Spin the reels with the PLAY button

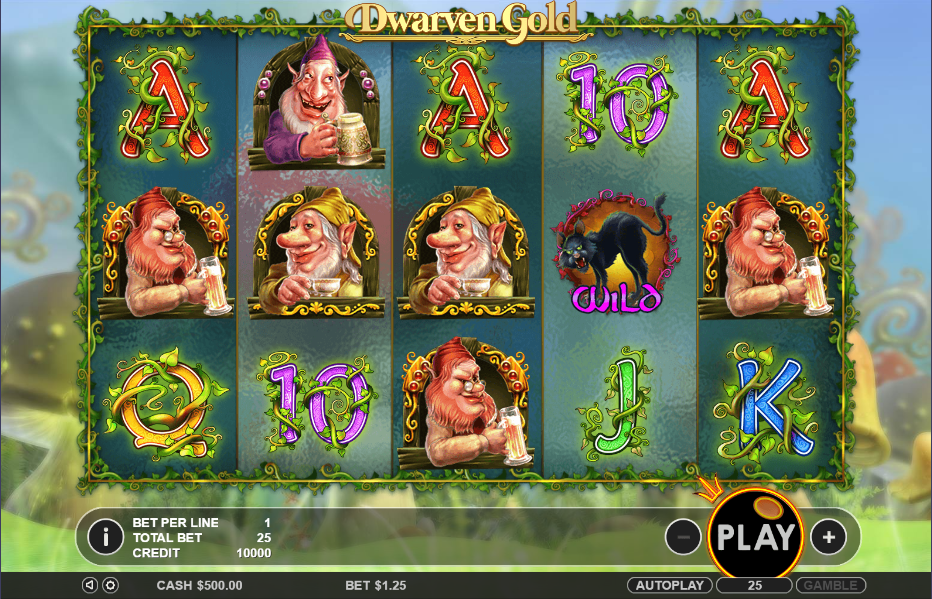tap(755, 537)
